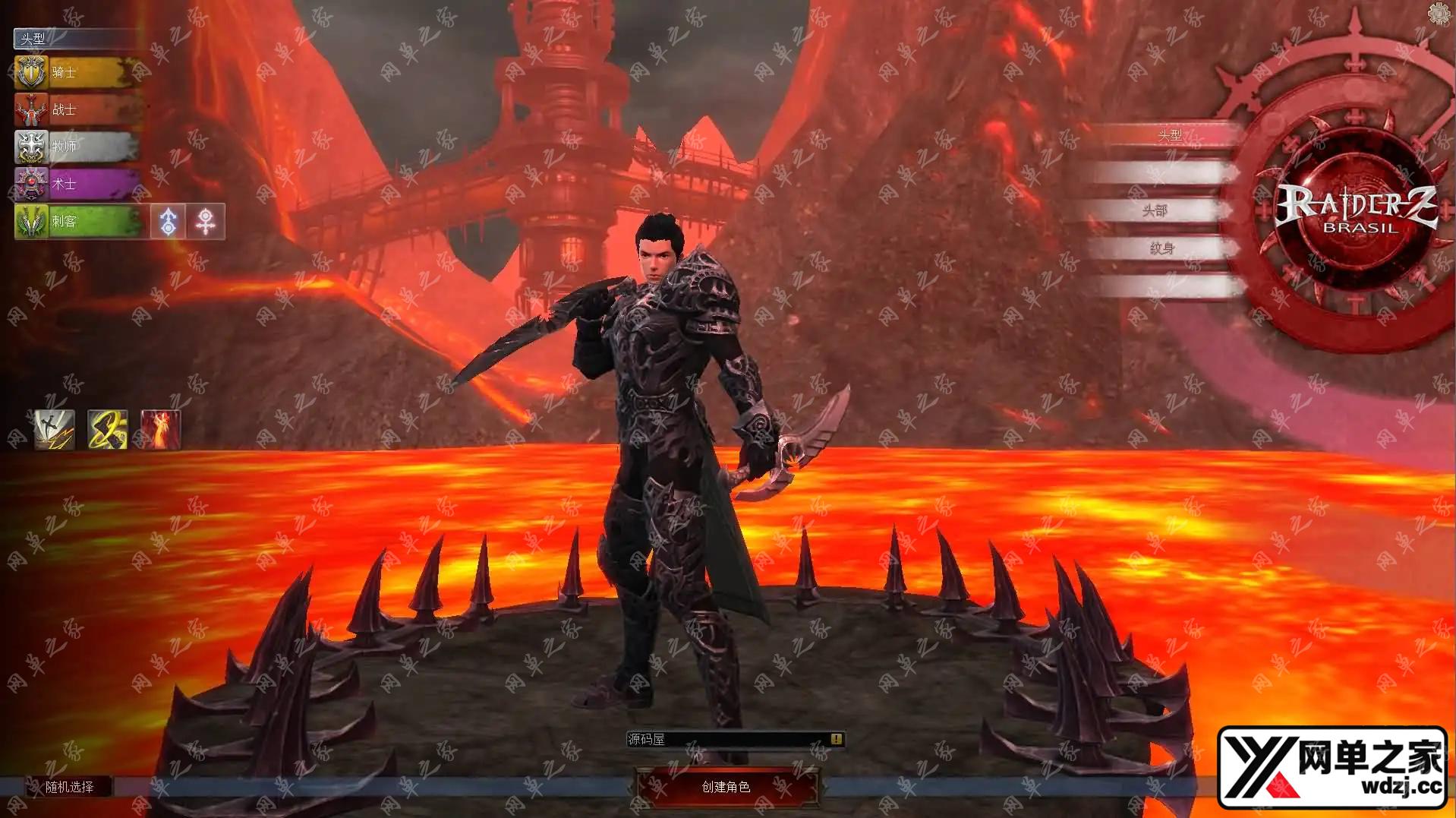Select the purple 术士 (Warlock) class

[x=76, y=184]
